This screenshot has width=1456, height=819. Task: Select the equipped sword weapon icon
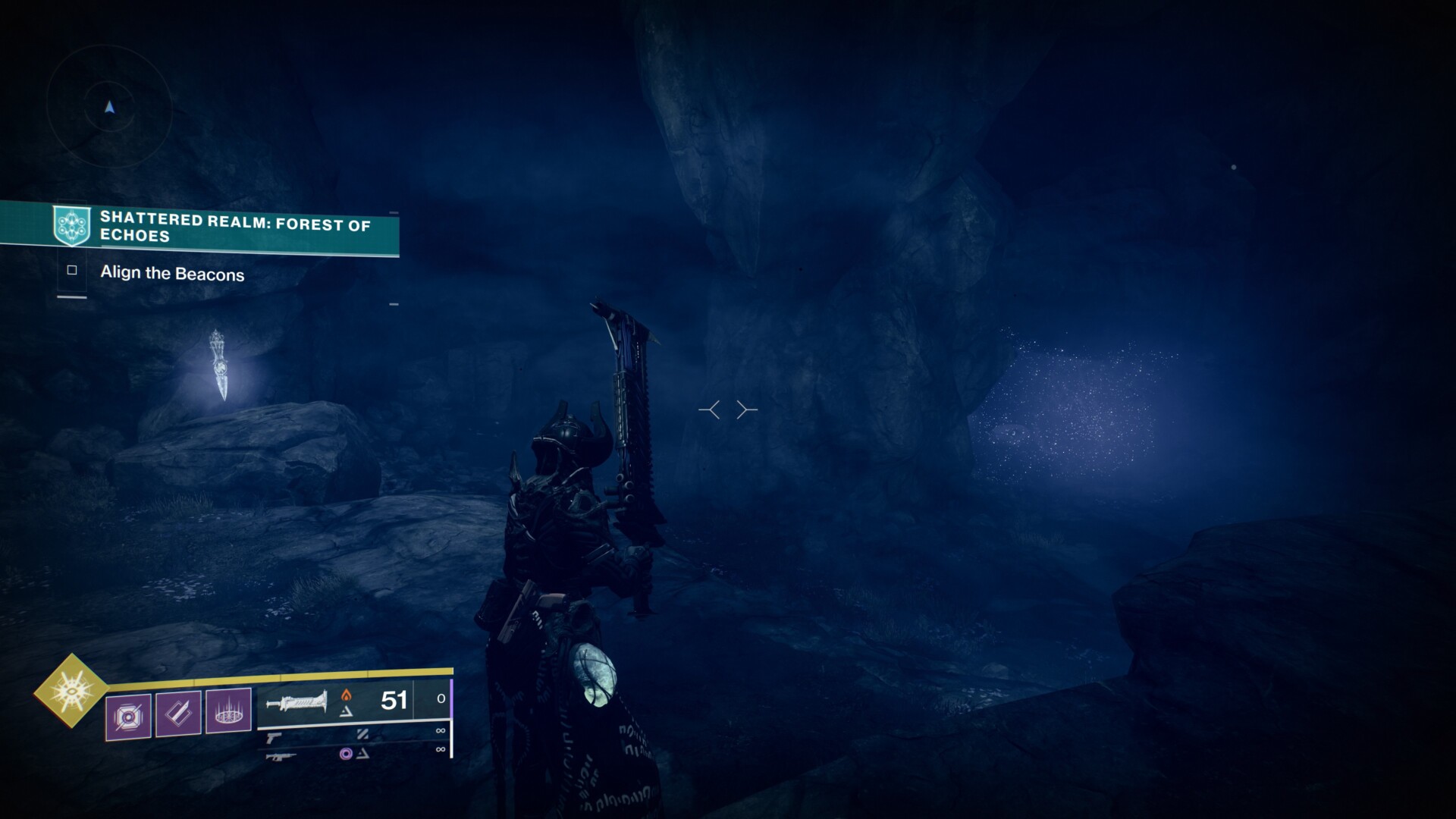point(296,702)
